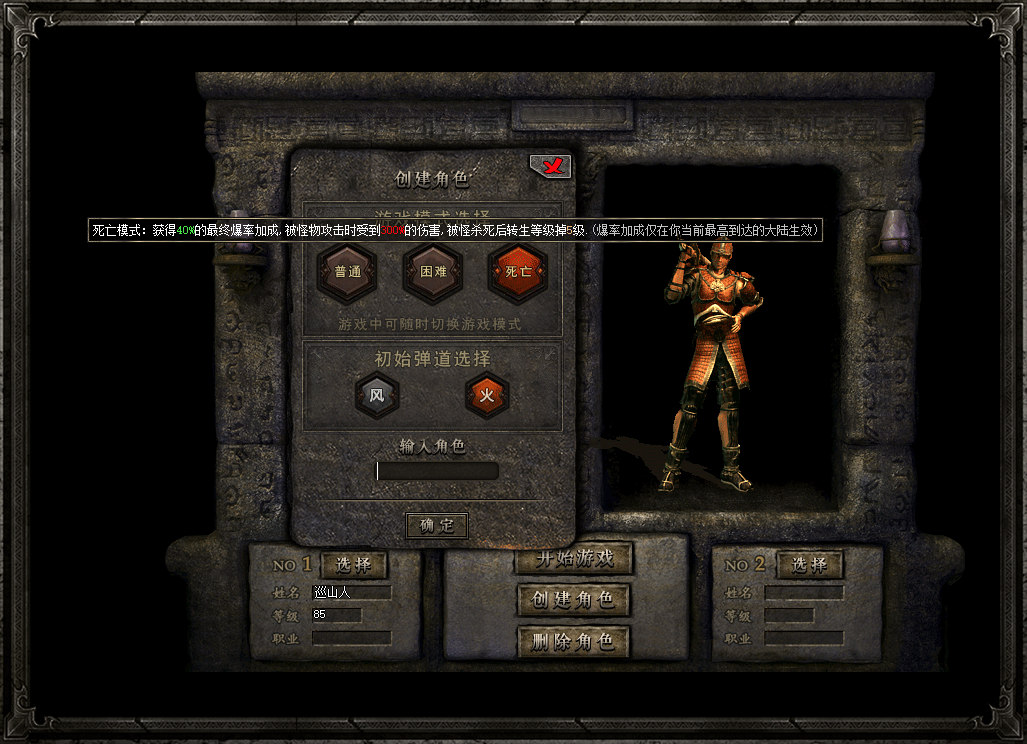Close the character creation dialog

550,167
